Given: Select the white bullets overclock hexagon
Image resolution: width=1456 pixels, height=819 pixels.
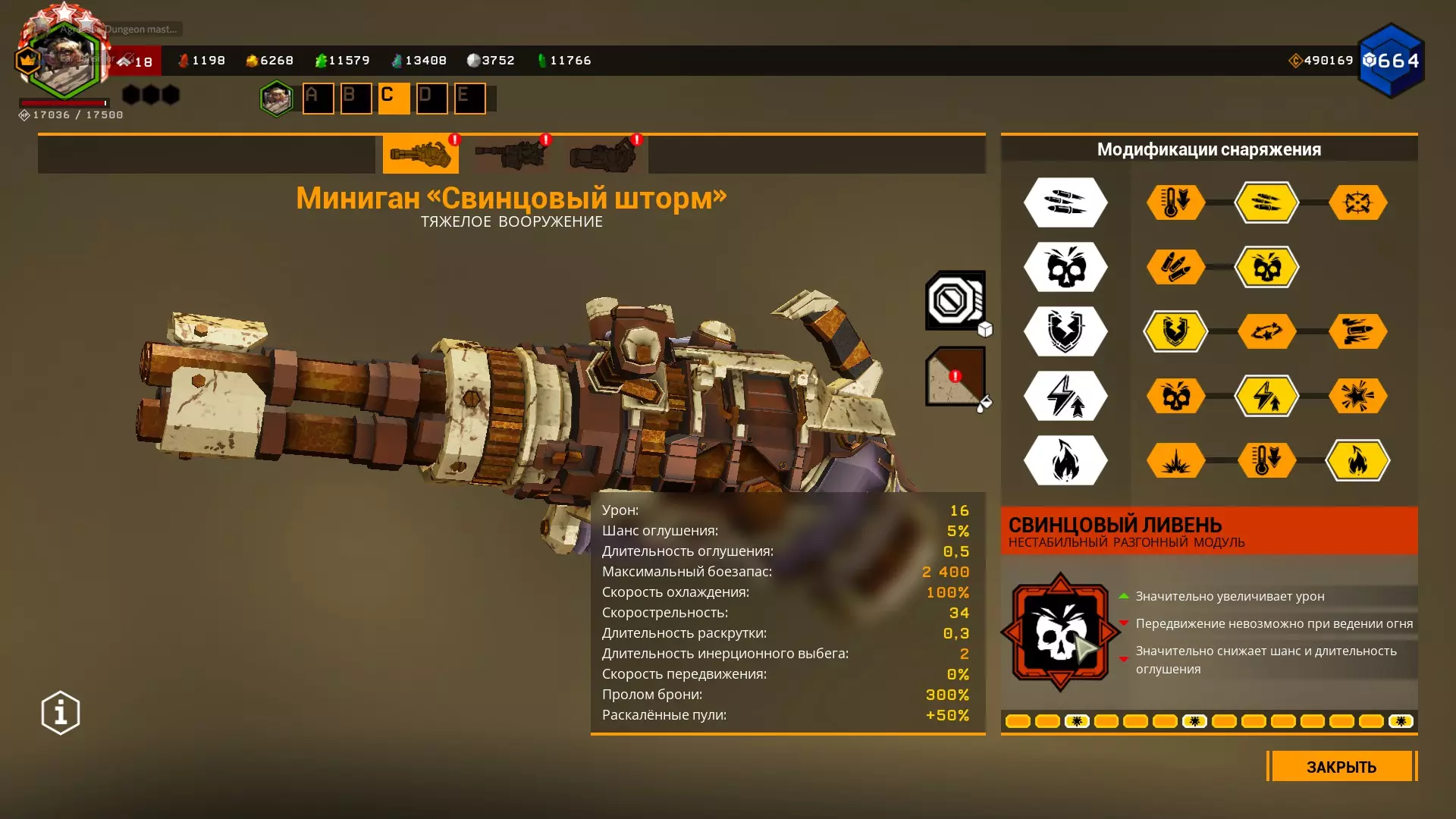Looking at the screenshot, I should point(1065,202).
